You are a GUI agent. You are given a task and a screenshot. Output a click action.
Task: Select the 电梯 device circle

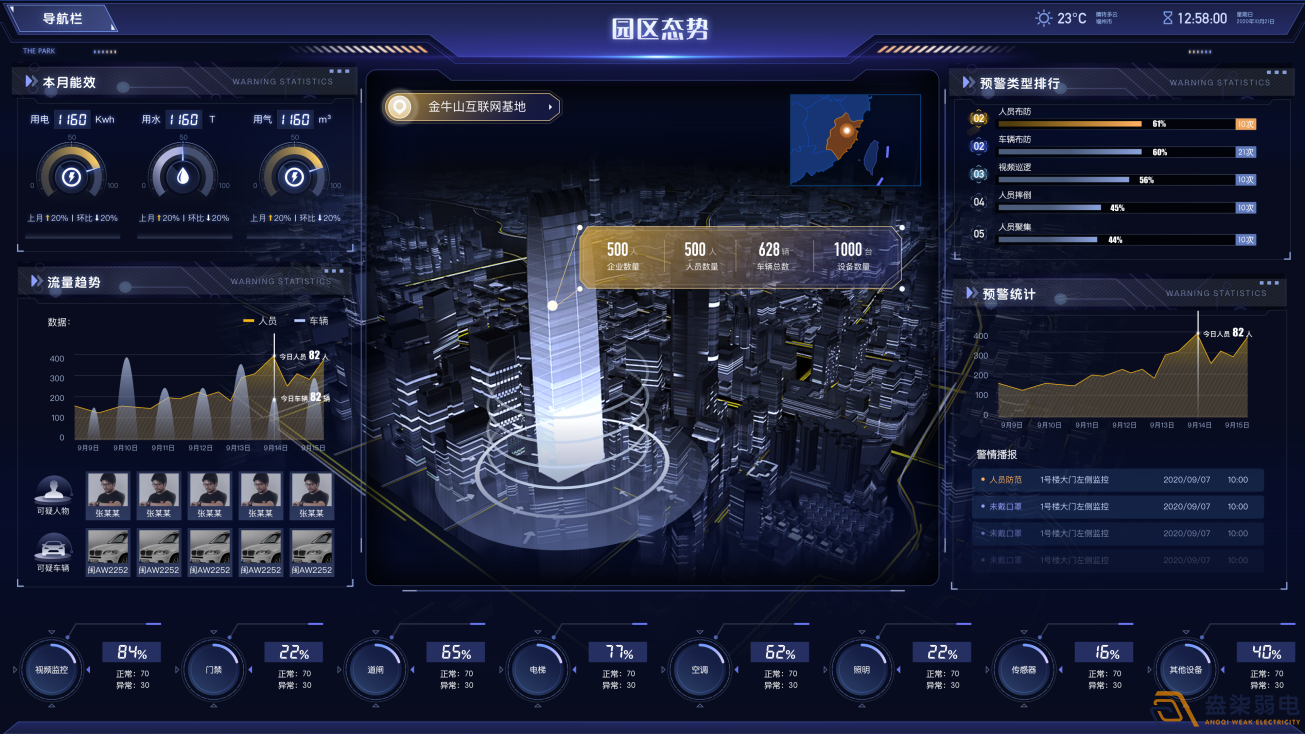(x=537, y=669)
